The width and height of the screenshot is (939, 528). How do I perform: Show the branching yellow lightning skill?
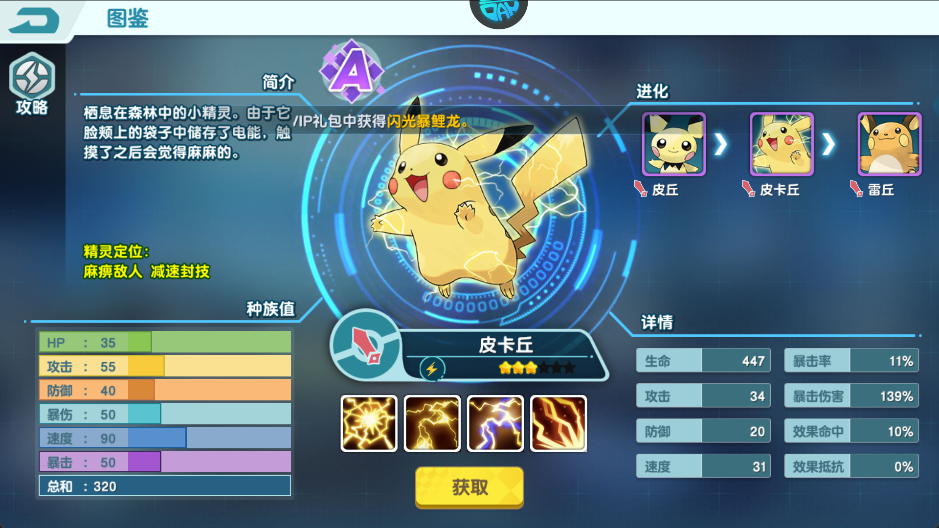[x=432, y=423]
